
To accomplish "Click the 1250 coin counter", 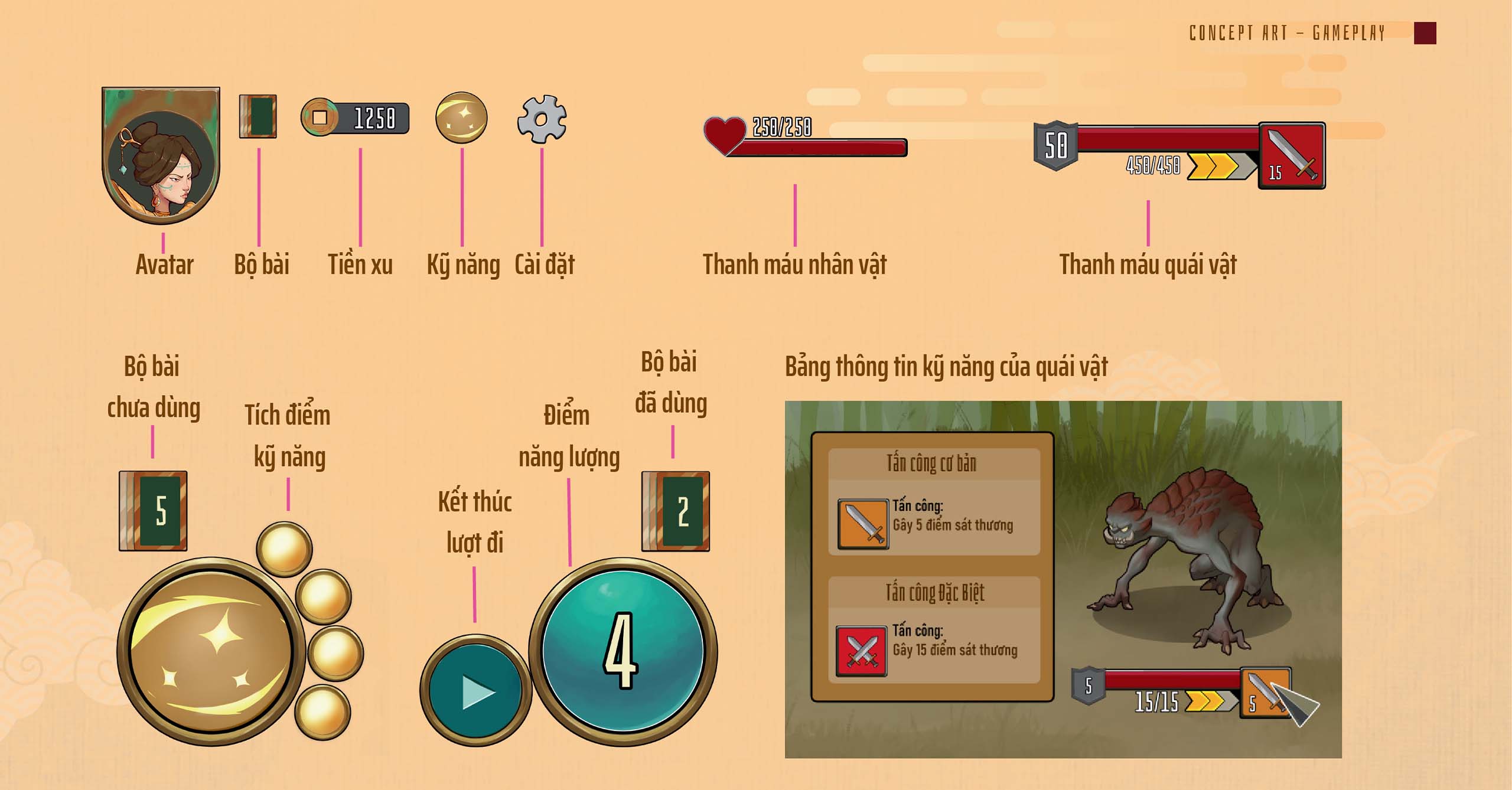I will pos(355,117).
